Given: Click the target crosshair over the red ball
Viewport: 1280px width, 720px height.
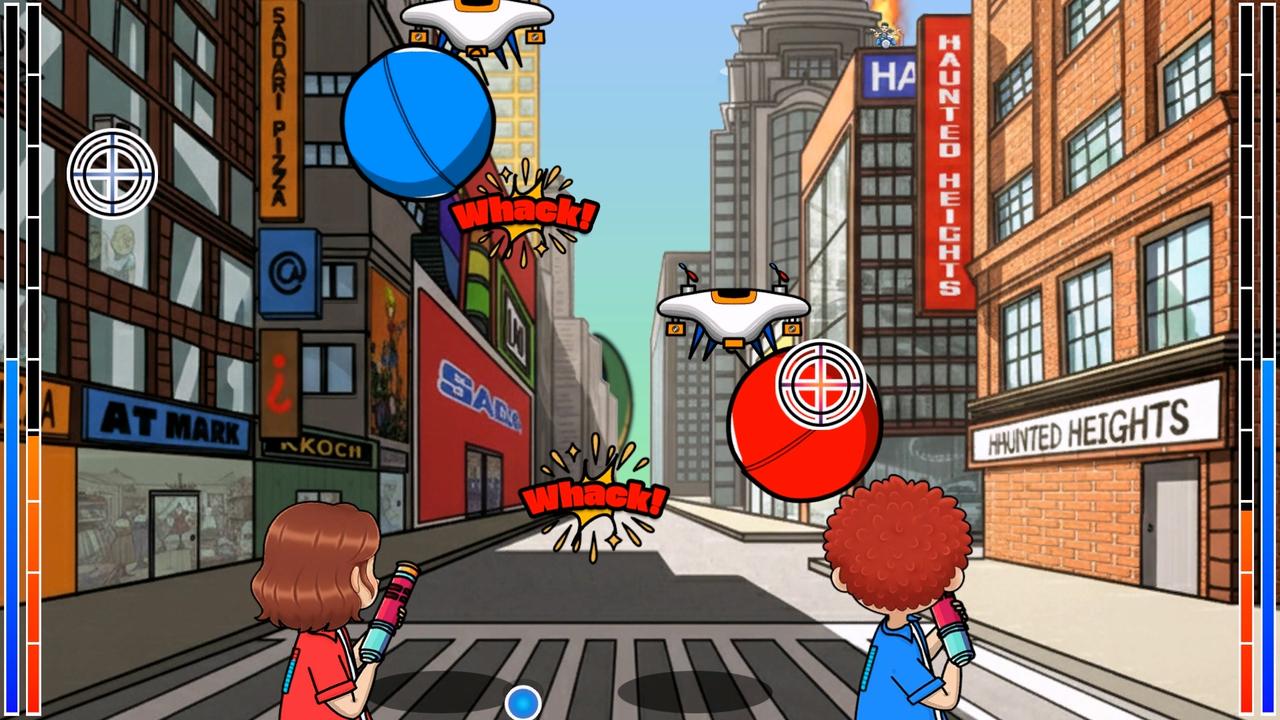Looking at the screenshot, I should click(820, 383).
